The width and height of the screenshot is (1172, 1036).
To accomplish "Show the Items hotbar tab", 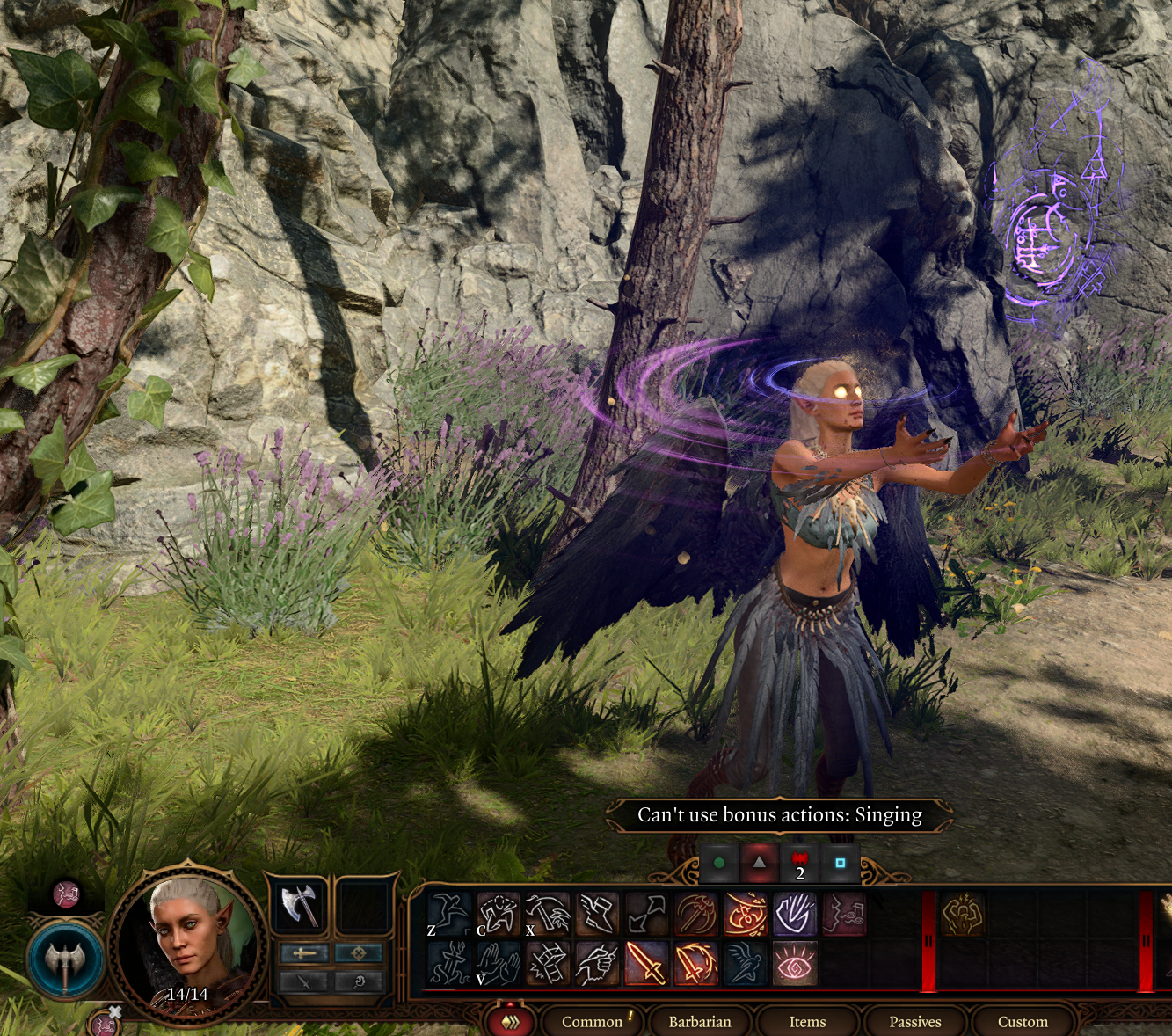I will click(x=807, y=1021).
